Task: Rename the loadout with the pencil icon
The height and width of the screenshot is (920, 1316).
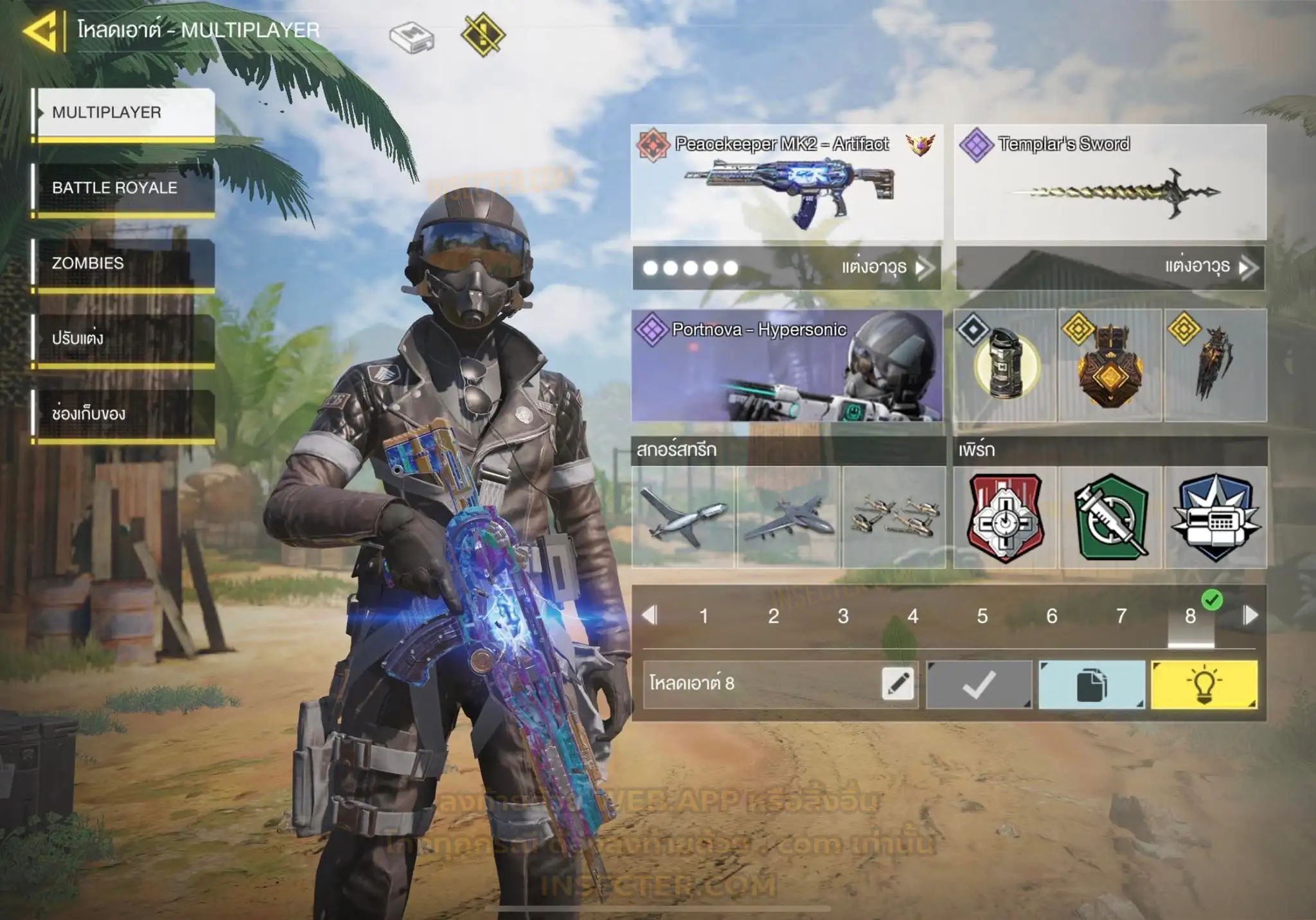Action: [898, 683]
